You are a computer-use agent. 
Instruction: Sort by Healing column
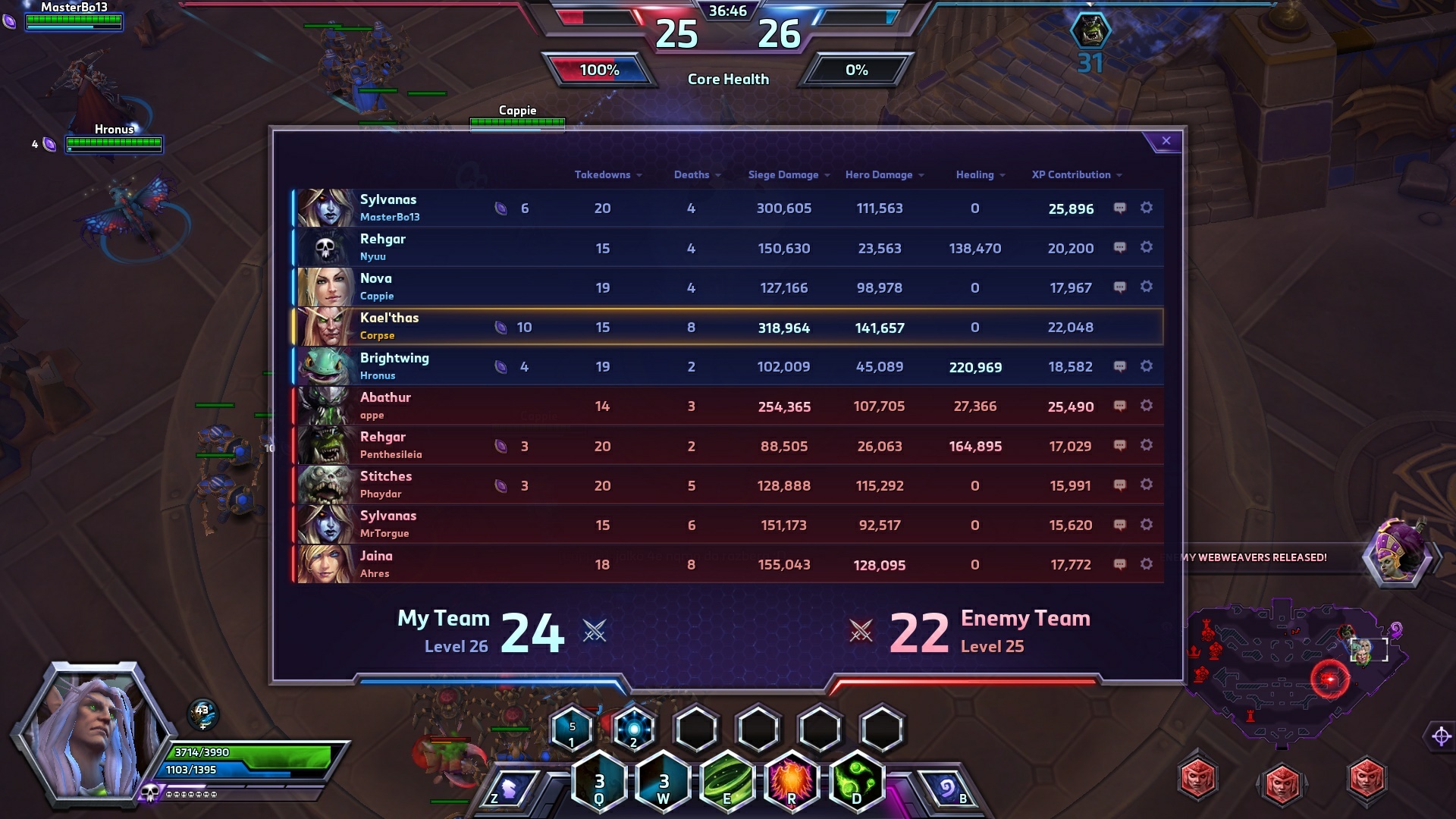(980, 175)
